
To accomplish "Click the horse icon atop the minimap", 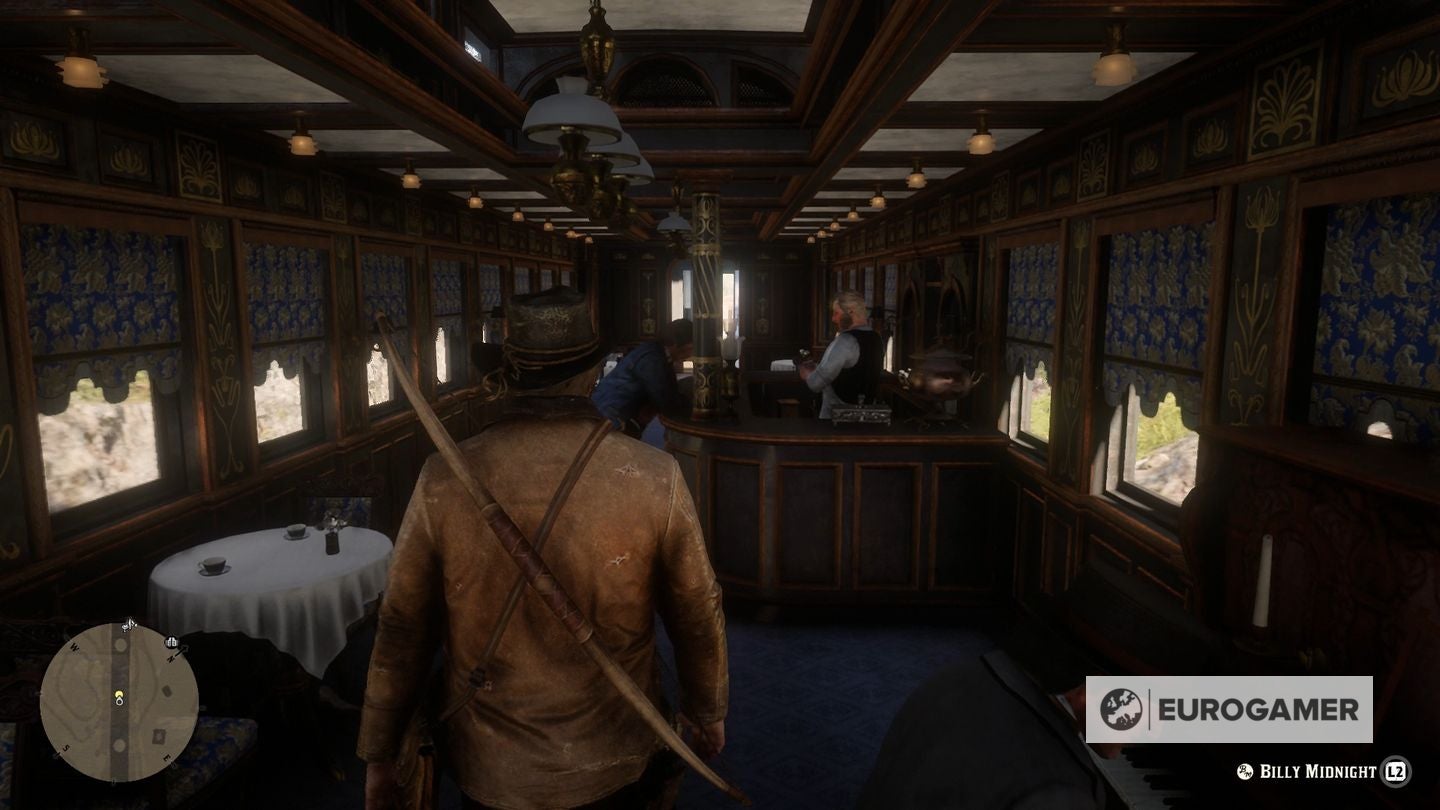I will point(129,625).
